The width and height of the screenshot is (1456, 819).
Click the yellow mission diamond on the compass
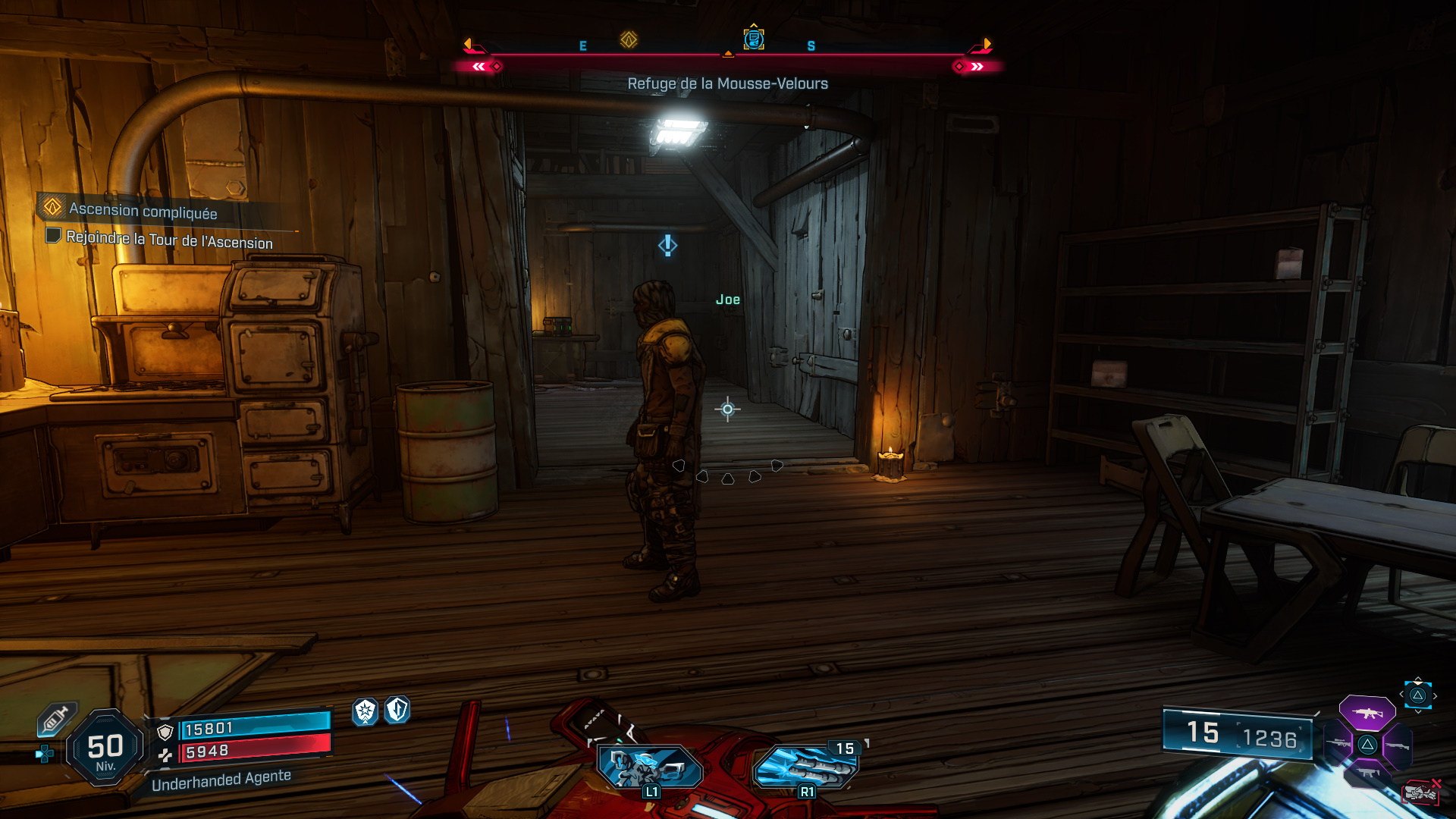click(x=627, y=39)
